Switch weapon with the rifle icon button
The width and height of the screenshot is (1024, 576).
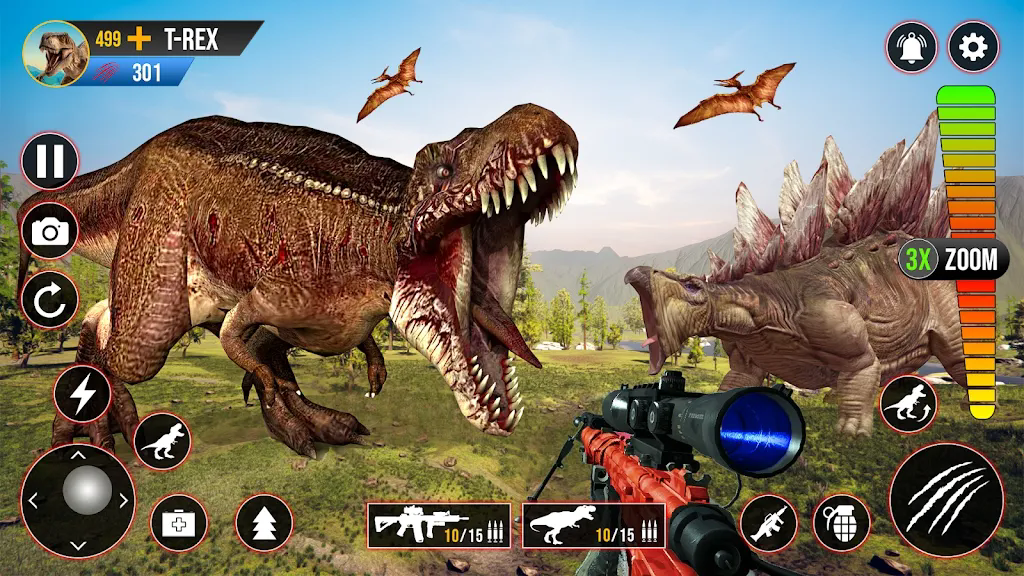[768, 523]
